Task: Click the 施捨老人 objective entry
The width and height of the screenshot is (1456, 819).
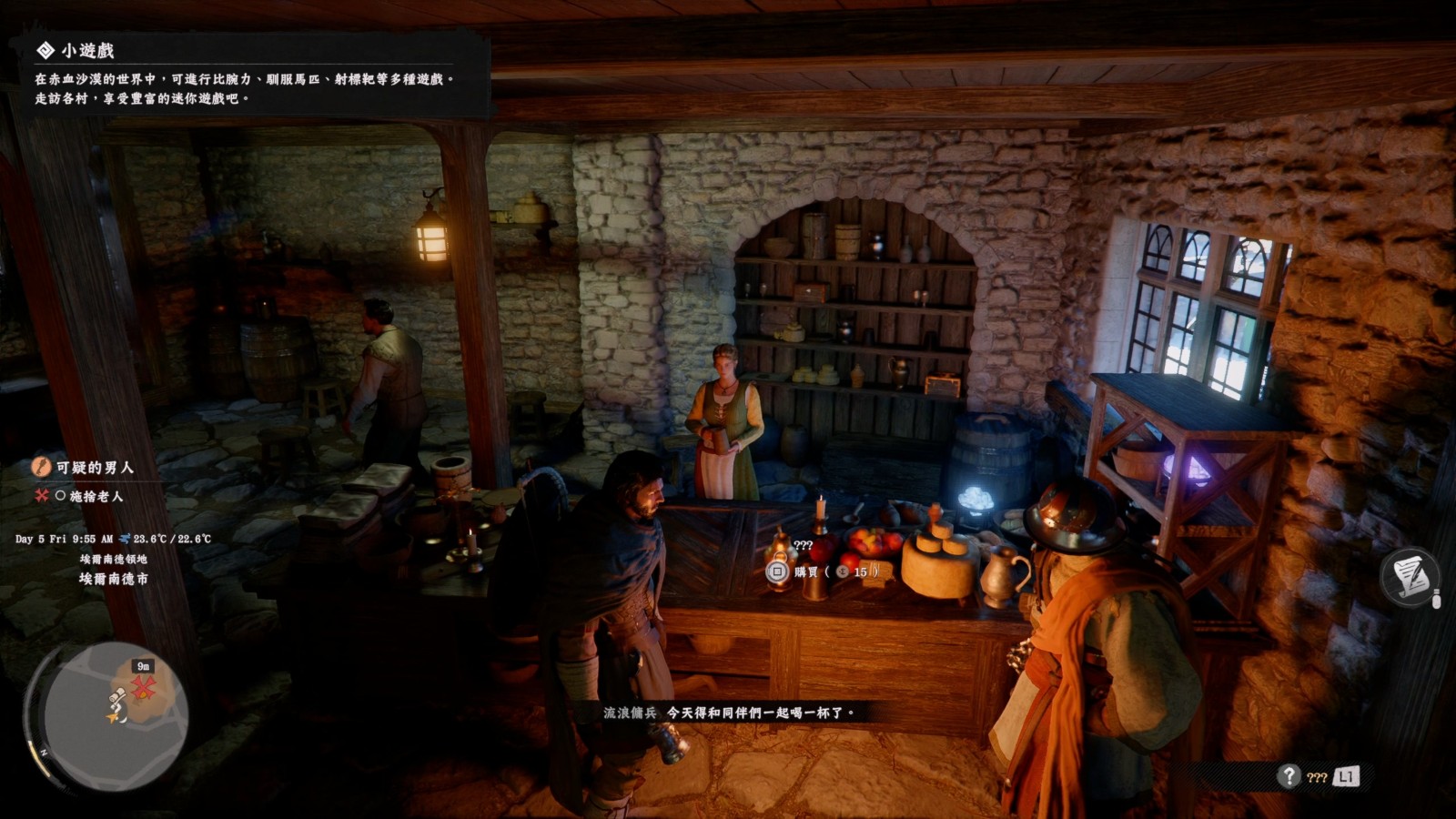Action: [96, 496]
